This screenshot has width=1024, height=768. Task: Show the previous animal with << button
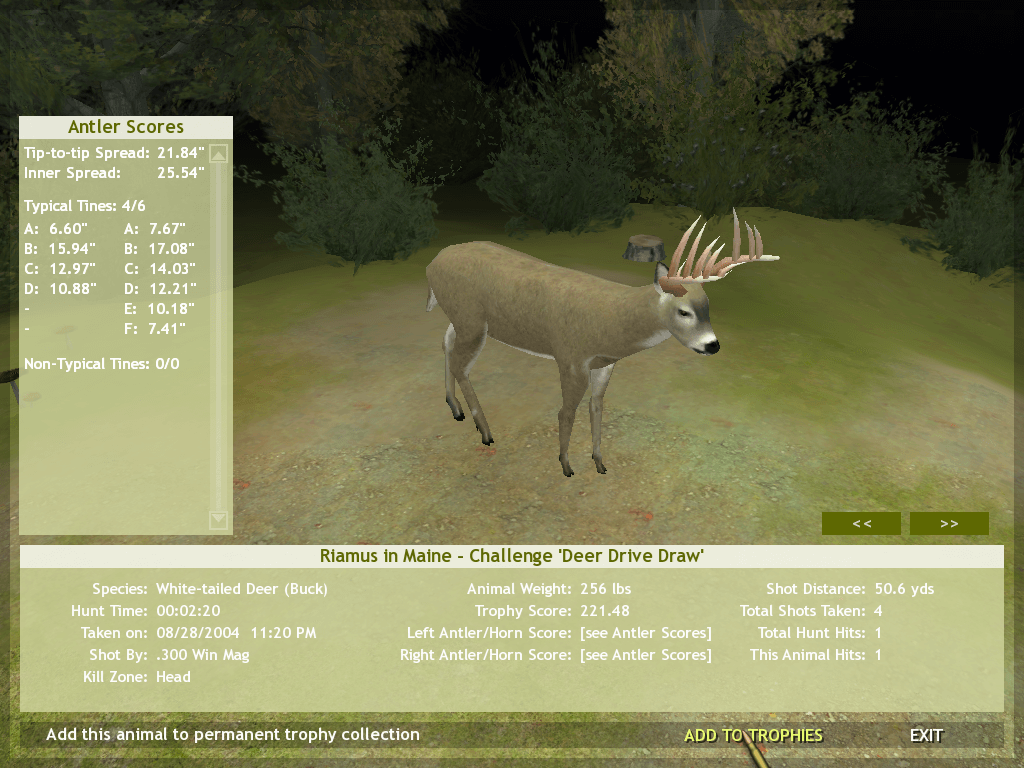861,523
